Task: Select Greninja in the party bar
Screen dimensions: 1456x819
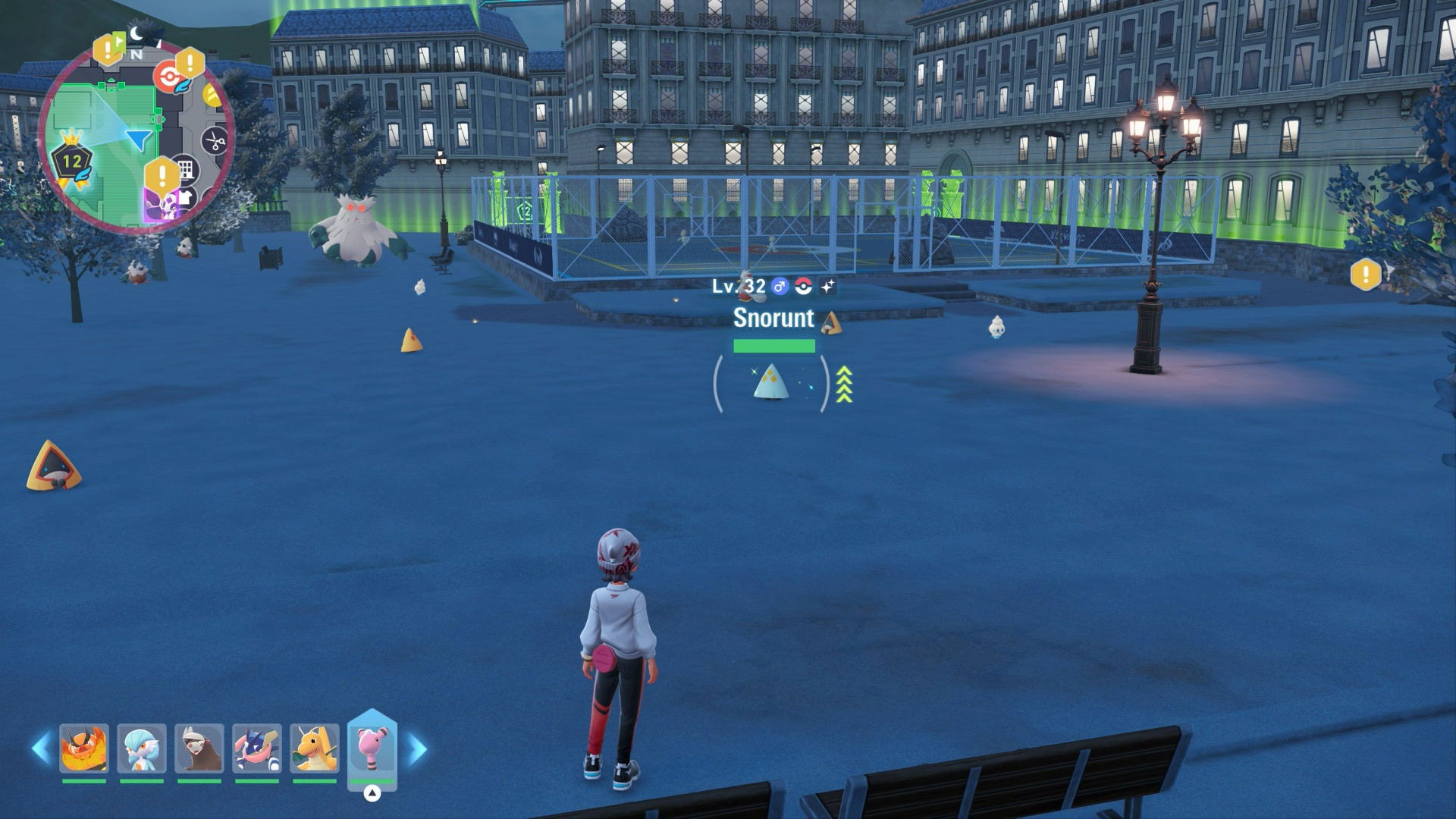Action: tap(257, 748)
